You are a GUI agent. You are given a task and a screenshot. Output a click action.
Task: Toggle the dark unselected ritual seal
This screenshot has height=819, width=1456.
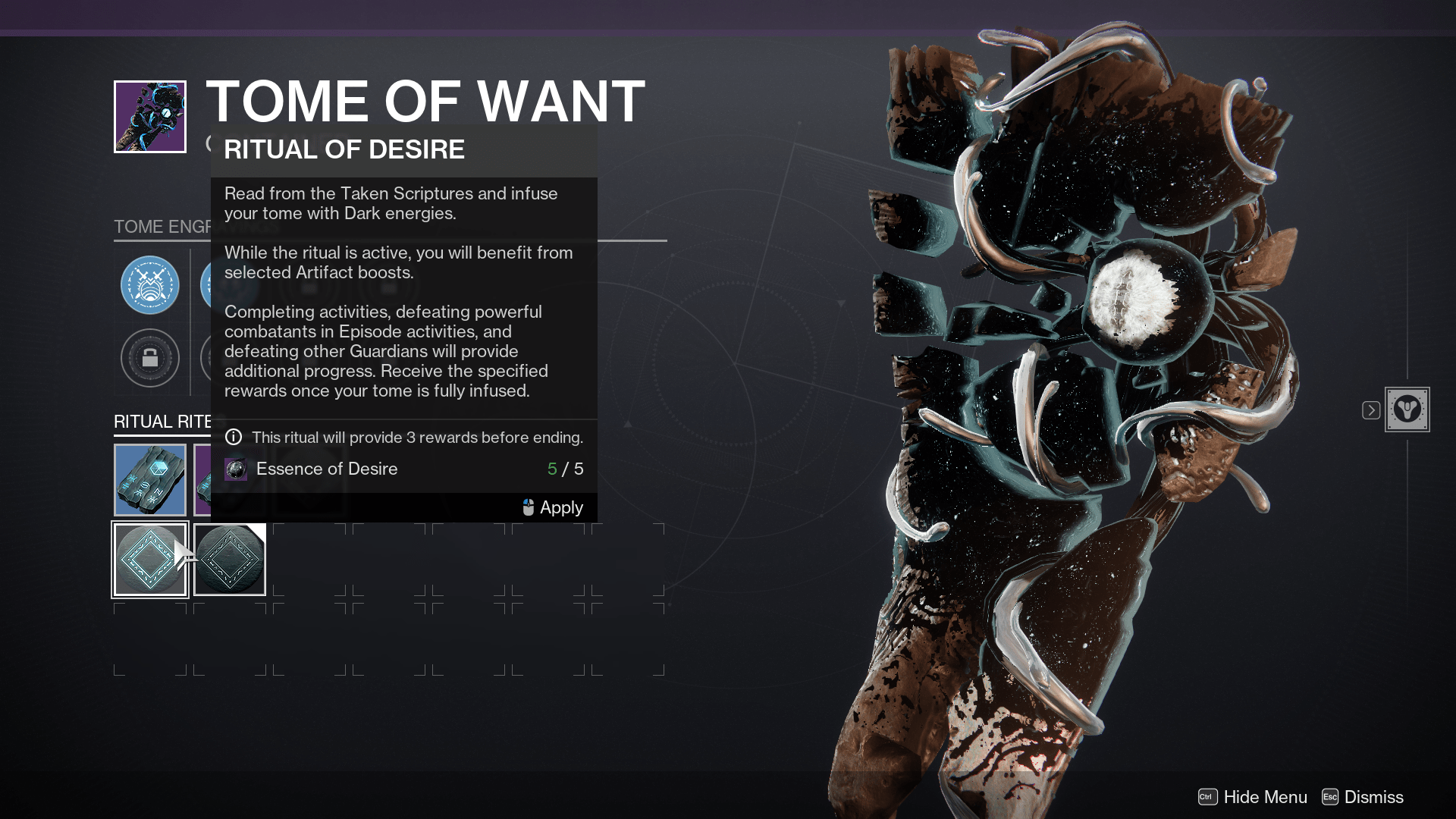[x=229, y=559]
